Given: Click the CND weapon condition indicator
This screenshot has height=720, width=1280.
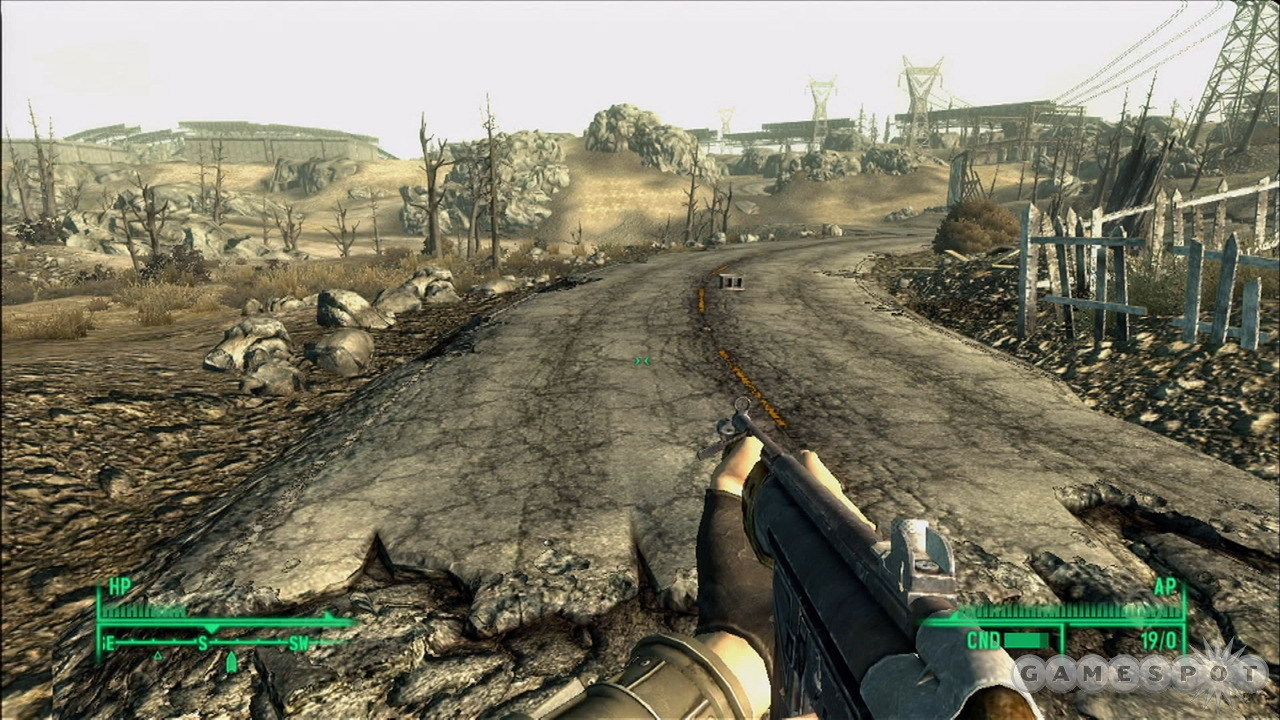Looking at the screenshot, I should pos(986,639).
